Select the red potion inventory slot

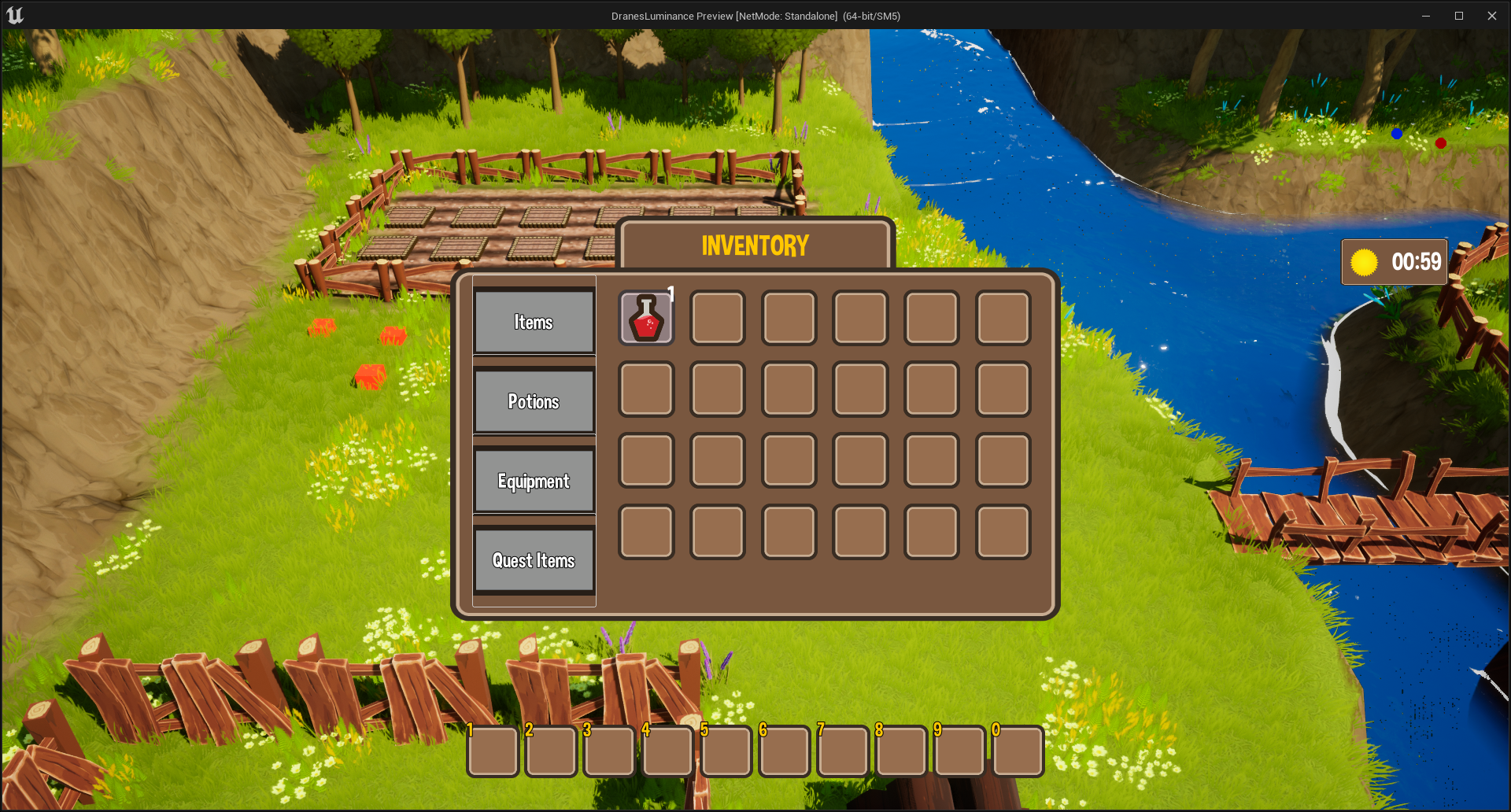tap(646, 318)
